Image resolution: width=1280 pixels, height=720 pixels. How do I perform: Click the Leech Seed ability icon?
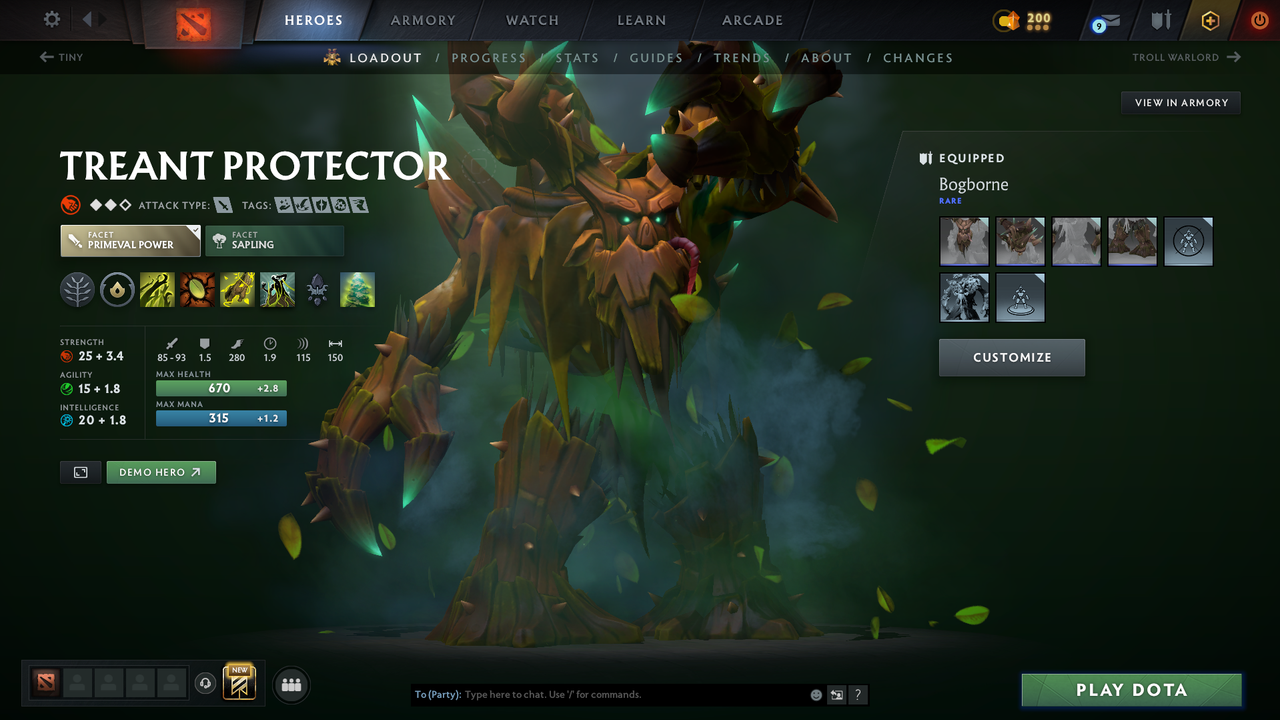tap(196, 290)
